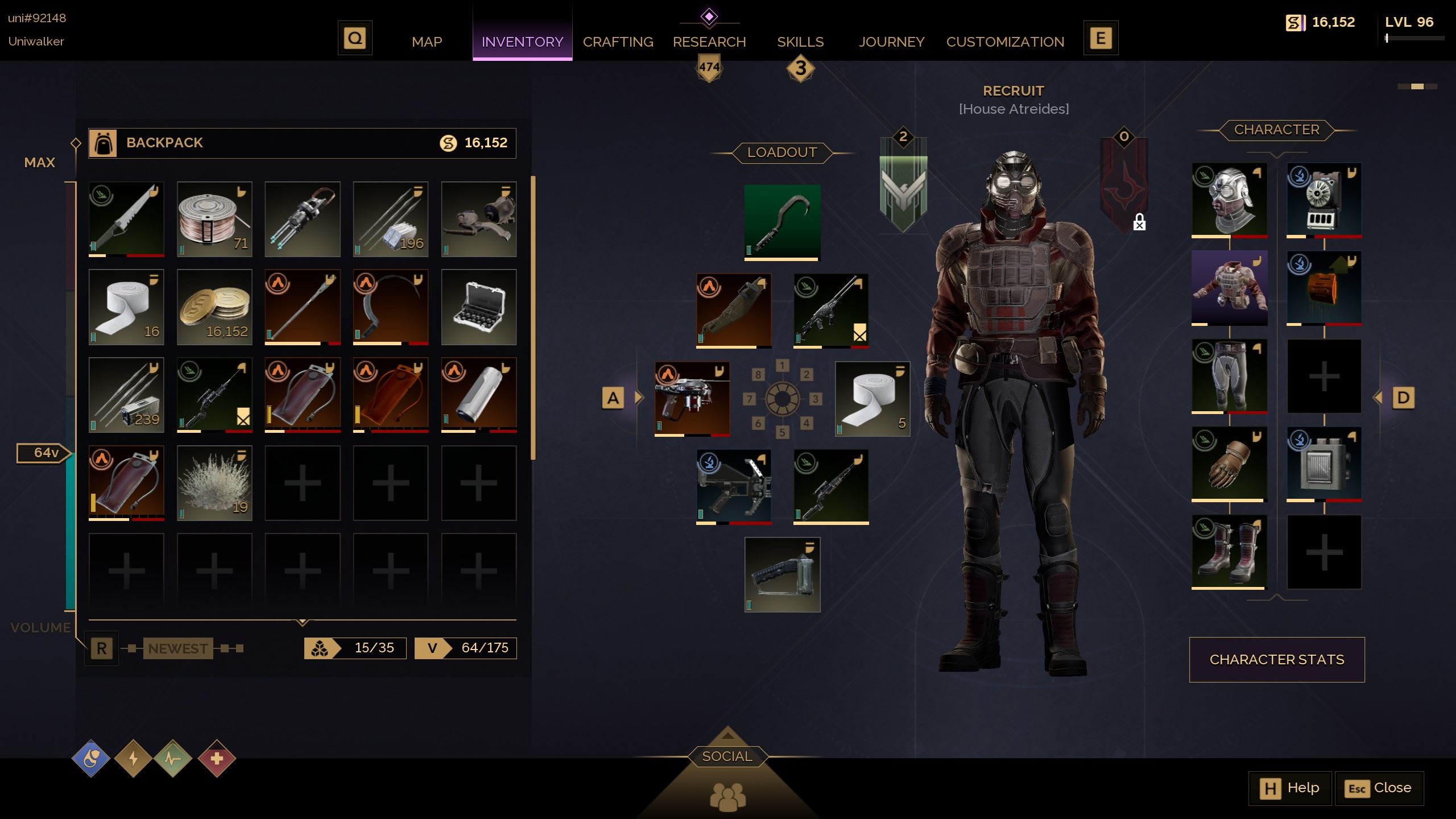Select the spice bush stack of 19

(x=214, y=482)
